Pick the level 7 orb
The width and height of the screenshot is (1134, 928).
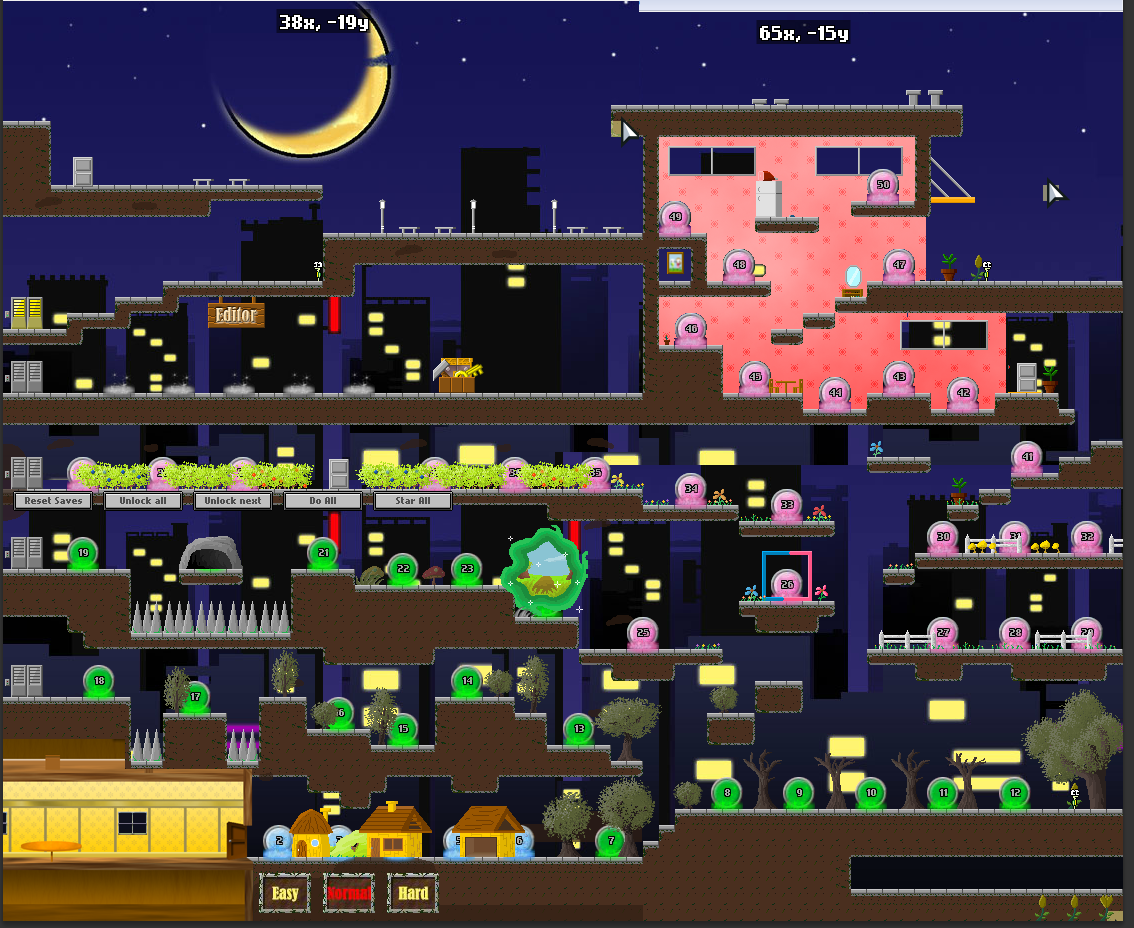click(611, 841)
